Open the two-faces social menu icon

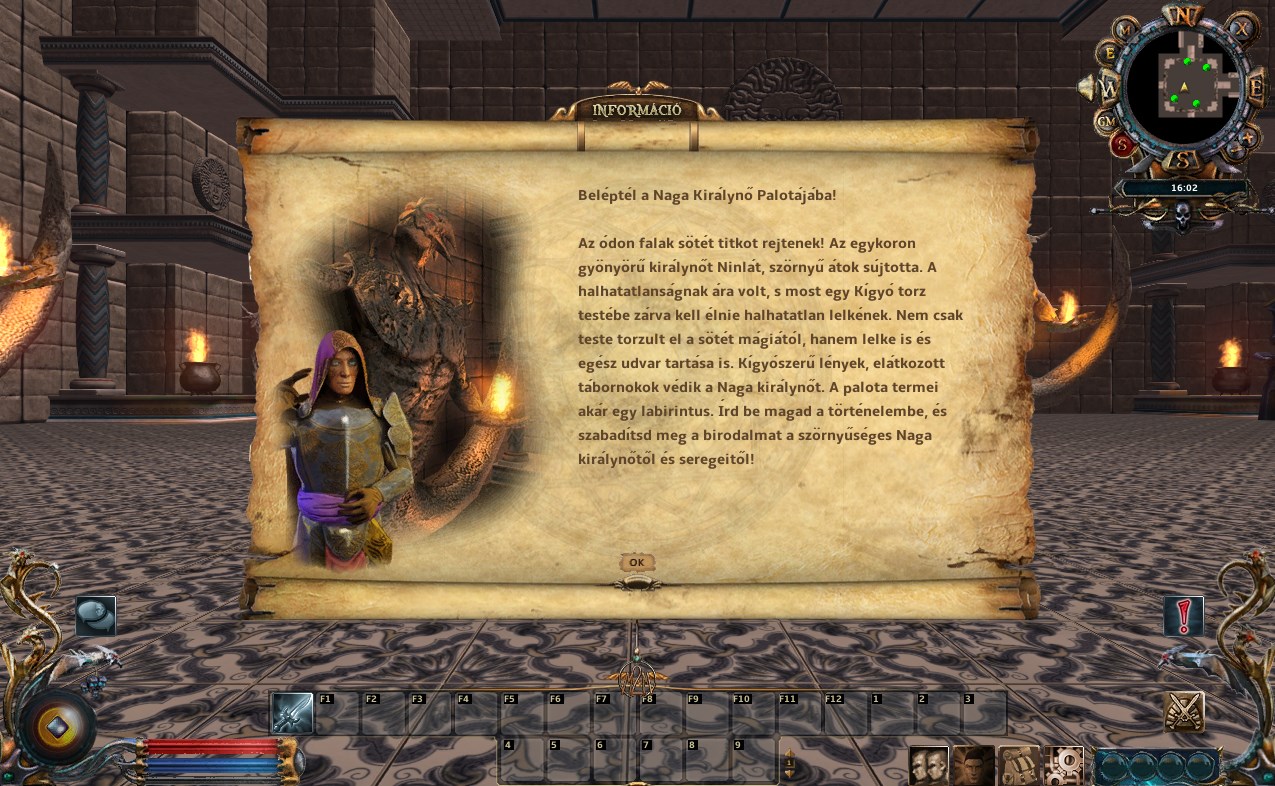pyautogui.click(x=928, y=765)
